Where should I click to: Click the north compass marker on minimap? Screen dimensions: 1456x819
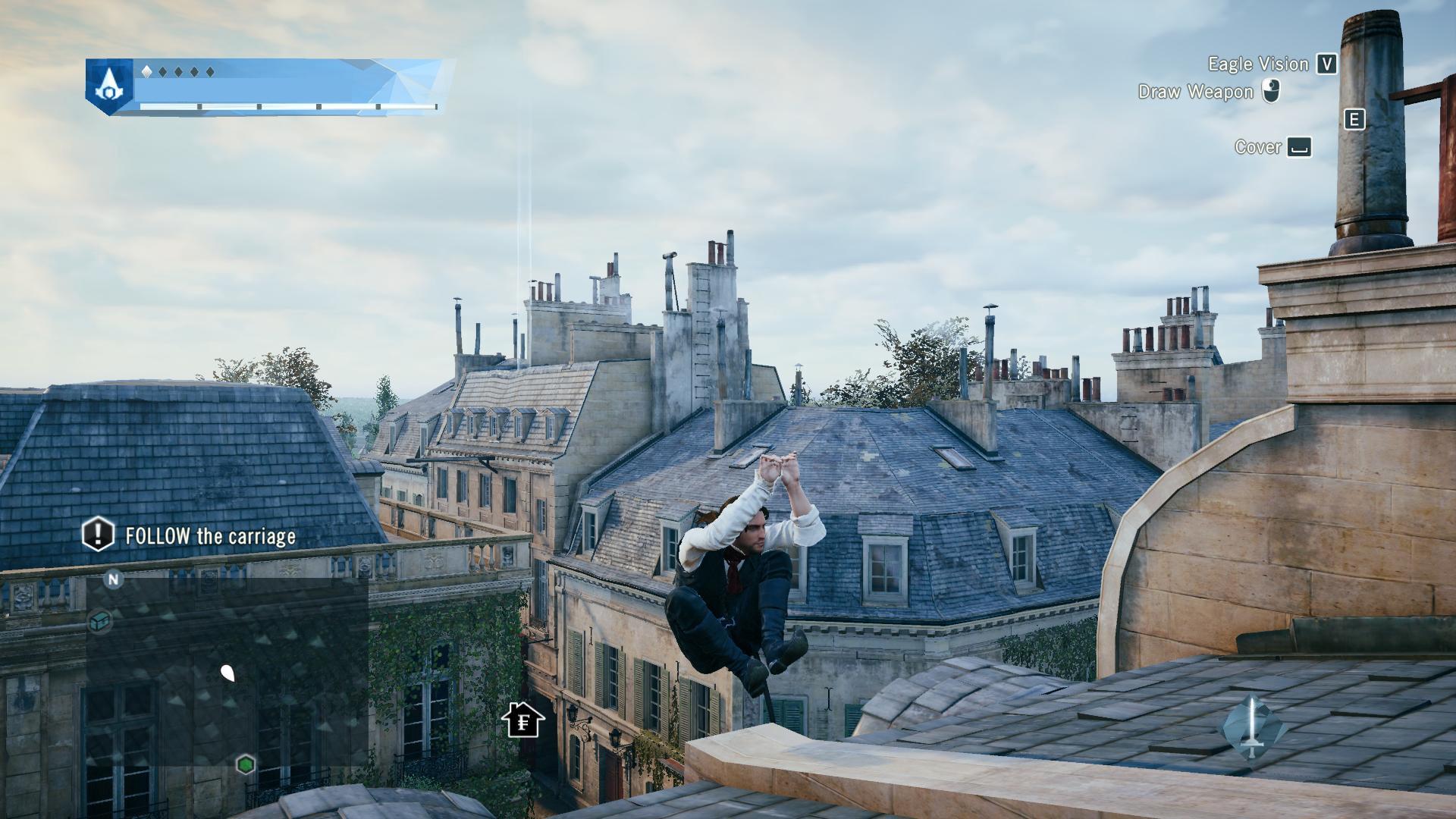coord(113,580)
